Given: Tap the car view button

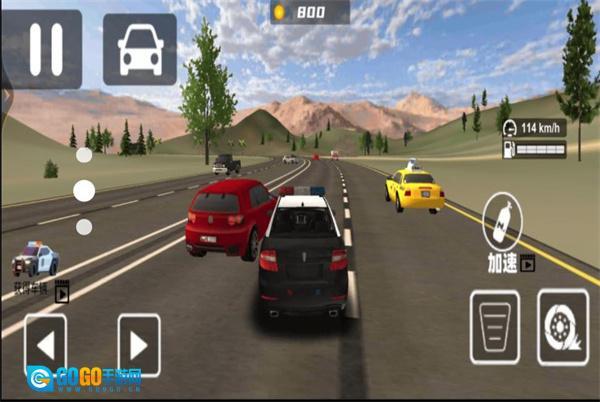Looking at the screenshot, I should (x=139, y=49).
